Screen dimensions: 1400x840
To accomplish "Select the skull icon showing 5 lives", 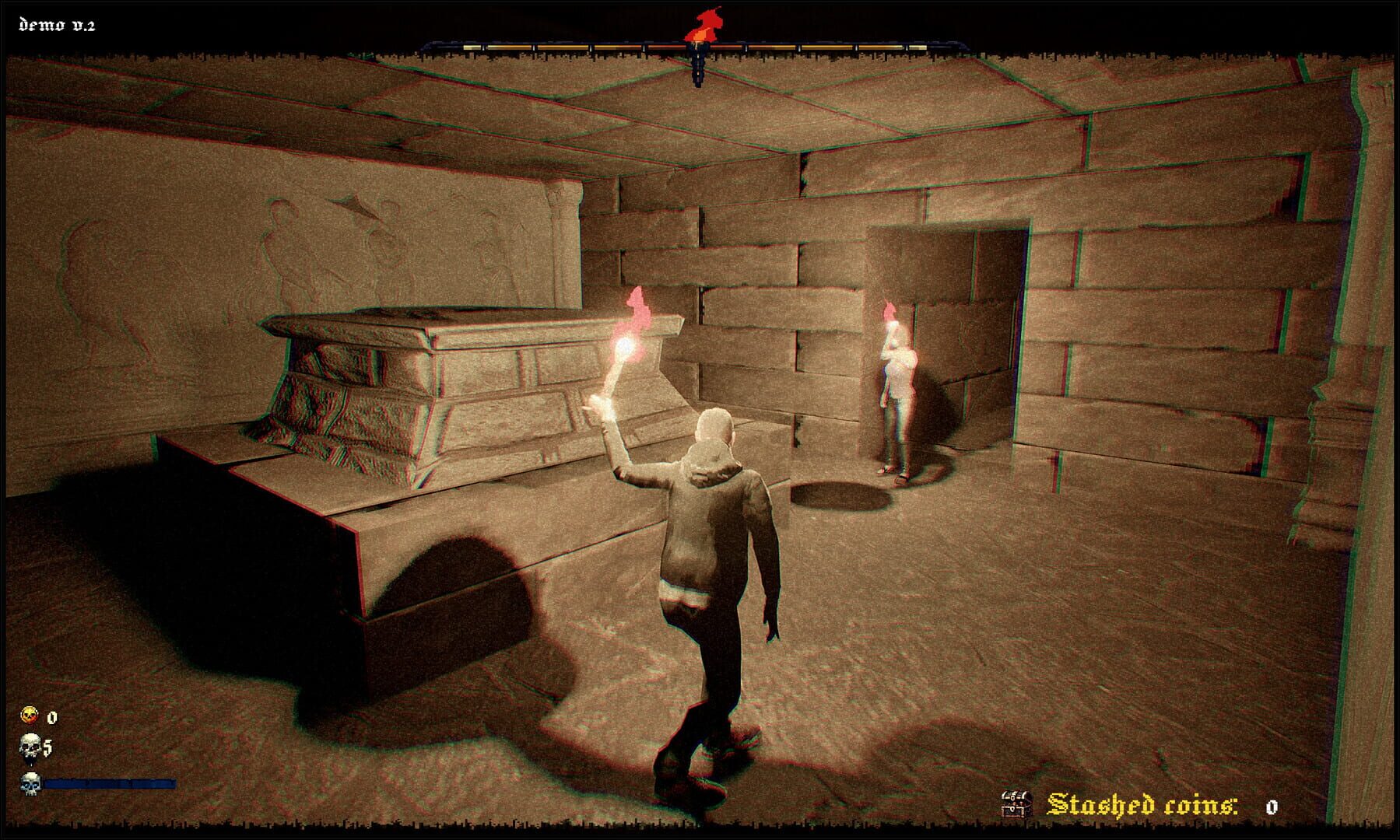I will click(30, 745).
